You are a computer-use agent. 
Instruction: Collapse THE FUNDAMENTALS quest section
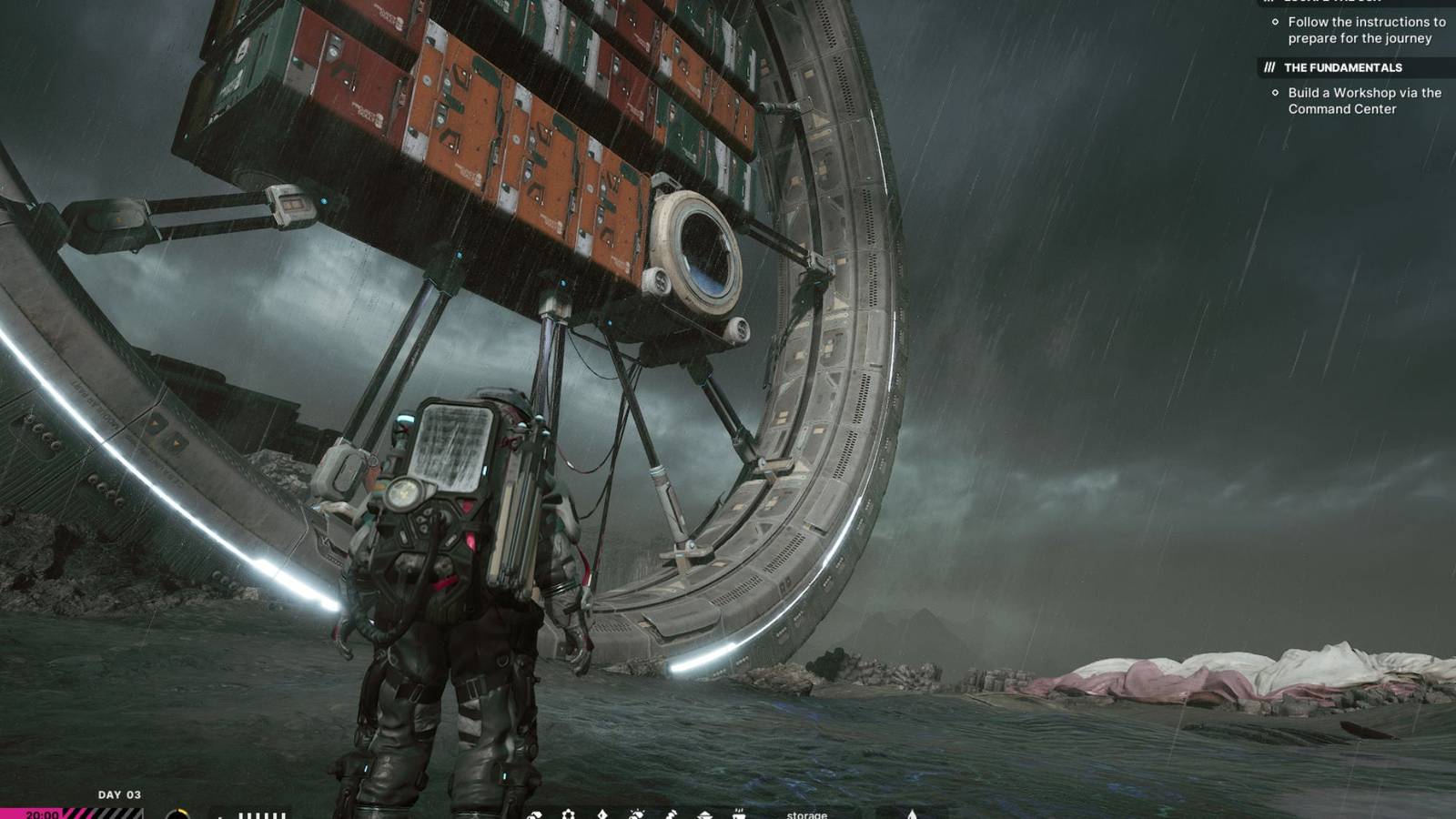tap(1342, 66)
